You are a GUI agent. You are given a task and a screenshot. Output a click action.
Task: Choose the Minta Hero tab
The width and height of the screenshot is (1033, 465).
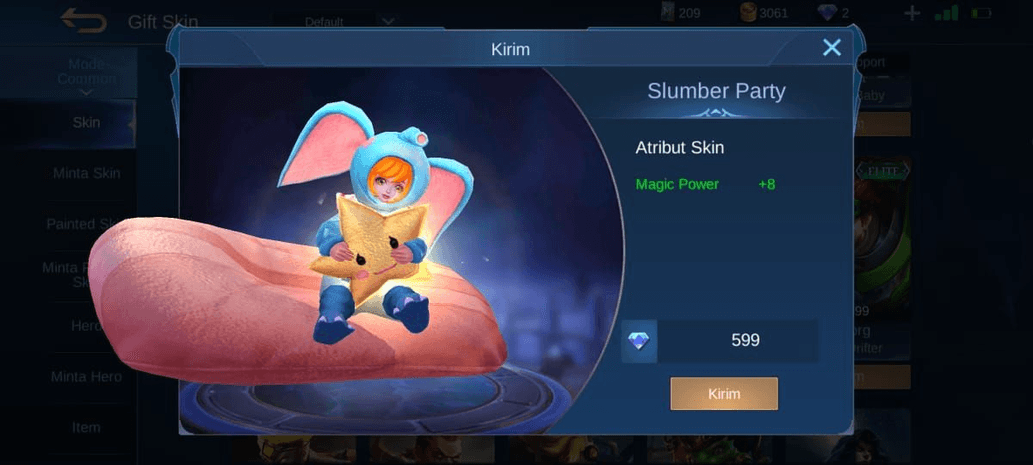pos(86,377)
